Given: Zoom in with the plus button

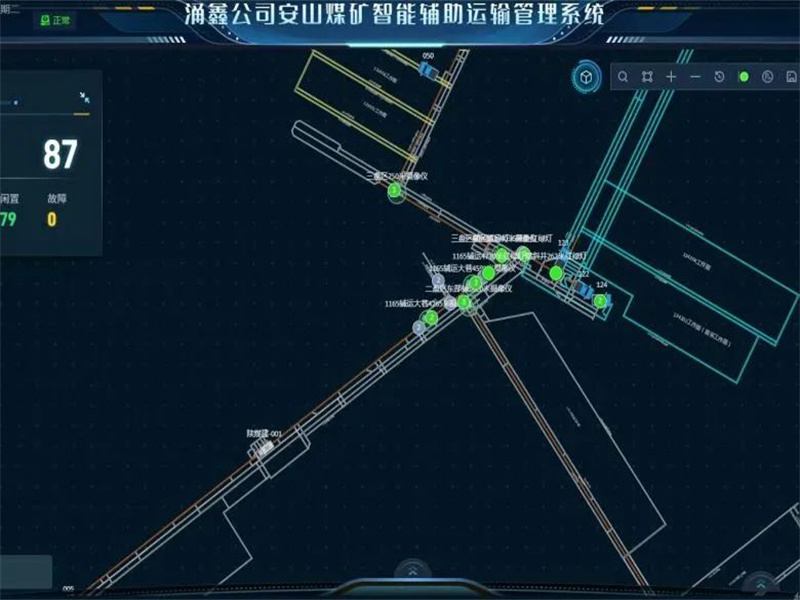Looking at the screenshot, I should 671,77.
